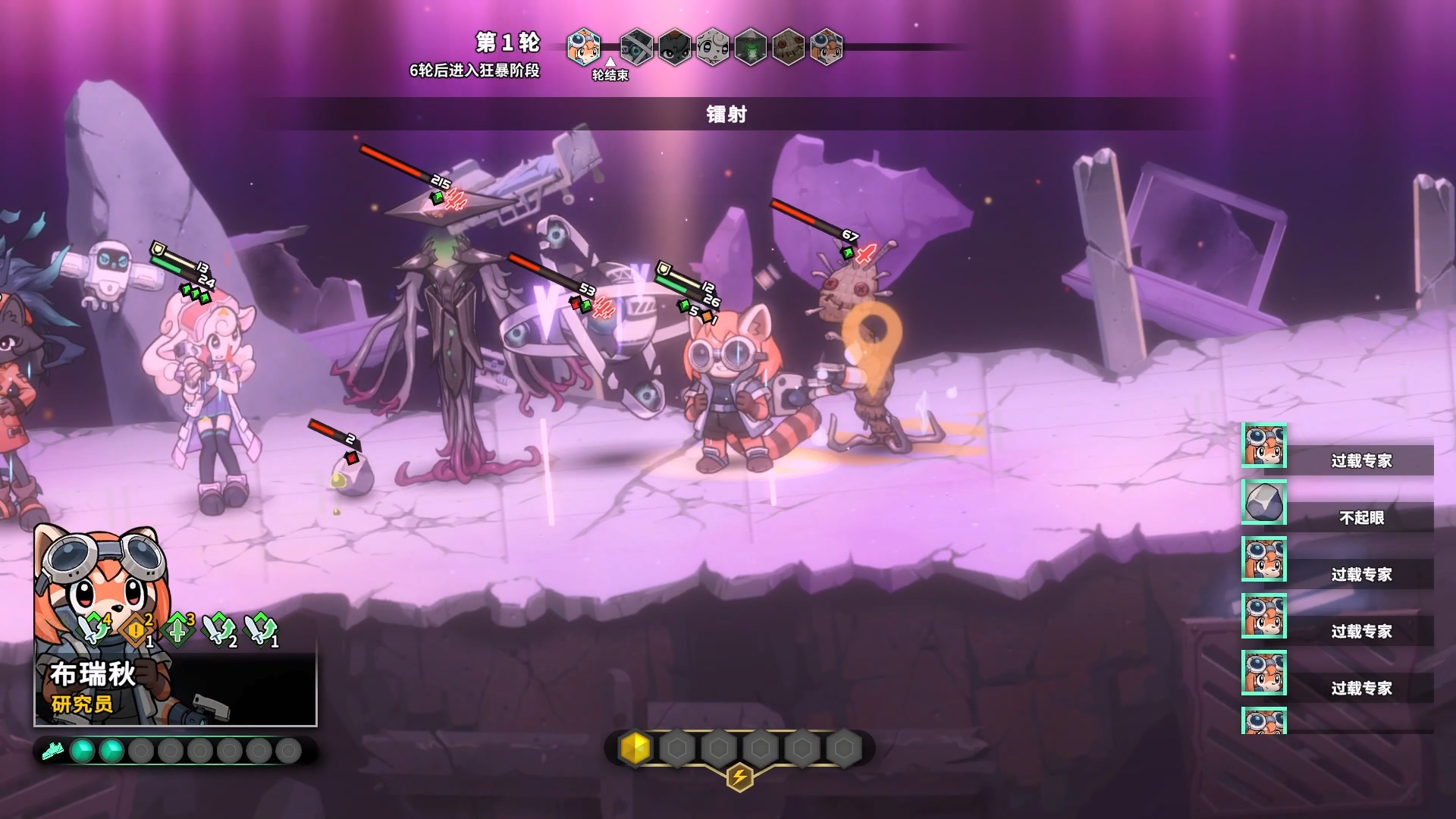This screenshot has width=1456, height=819.
Task: Inspect the orange exclamation status icon
Action: point(136,630)
